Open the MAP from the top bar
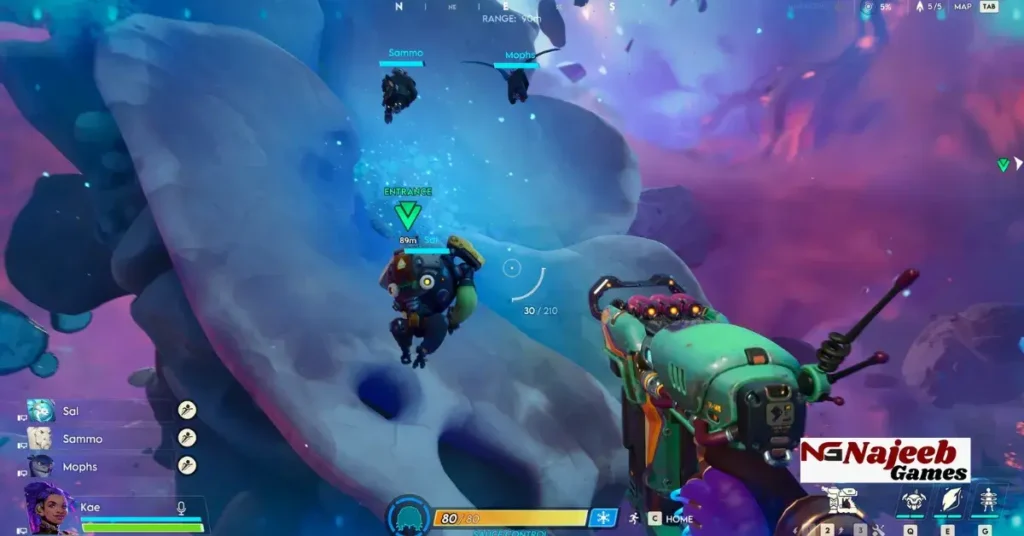Screen dimensions: 1024x536 (x=963, y=7)
